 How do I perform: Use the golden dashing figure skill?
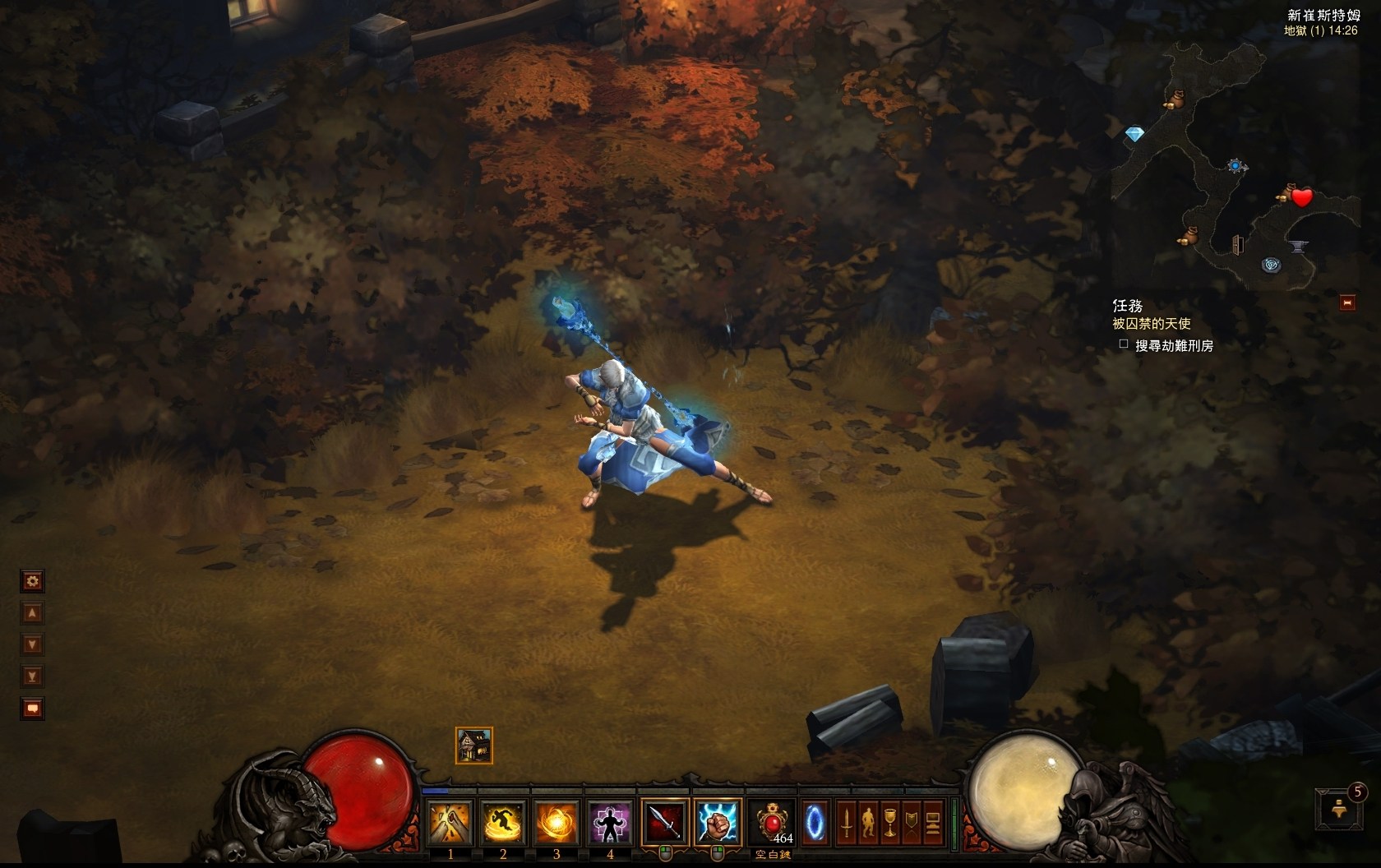[x=503, y=822]
